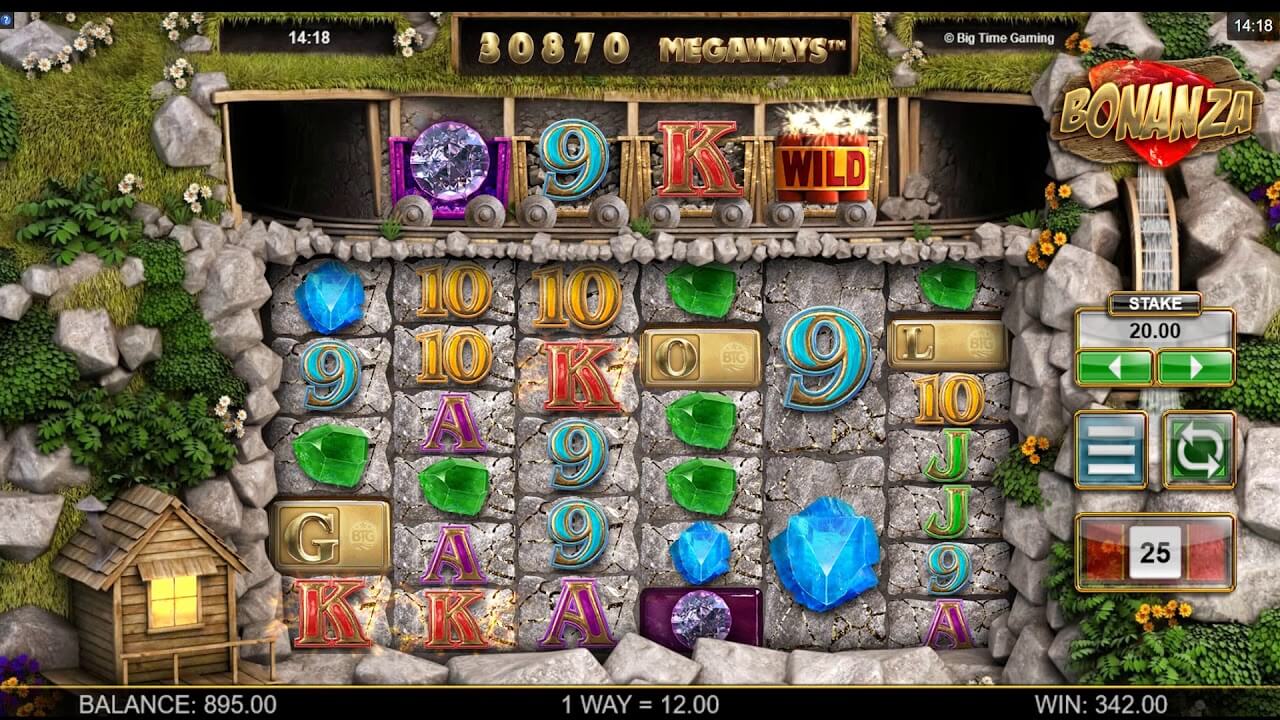Decrease the stake with the left arrow
Viewport: 1280px width, 720px height.
click(x=1115, y=367)
